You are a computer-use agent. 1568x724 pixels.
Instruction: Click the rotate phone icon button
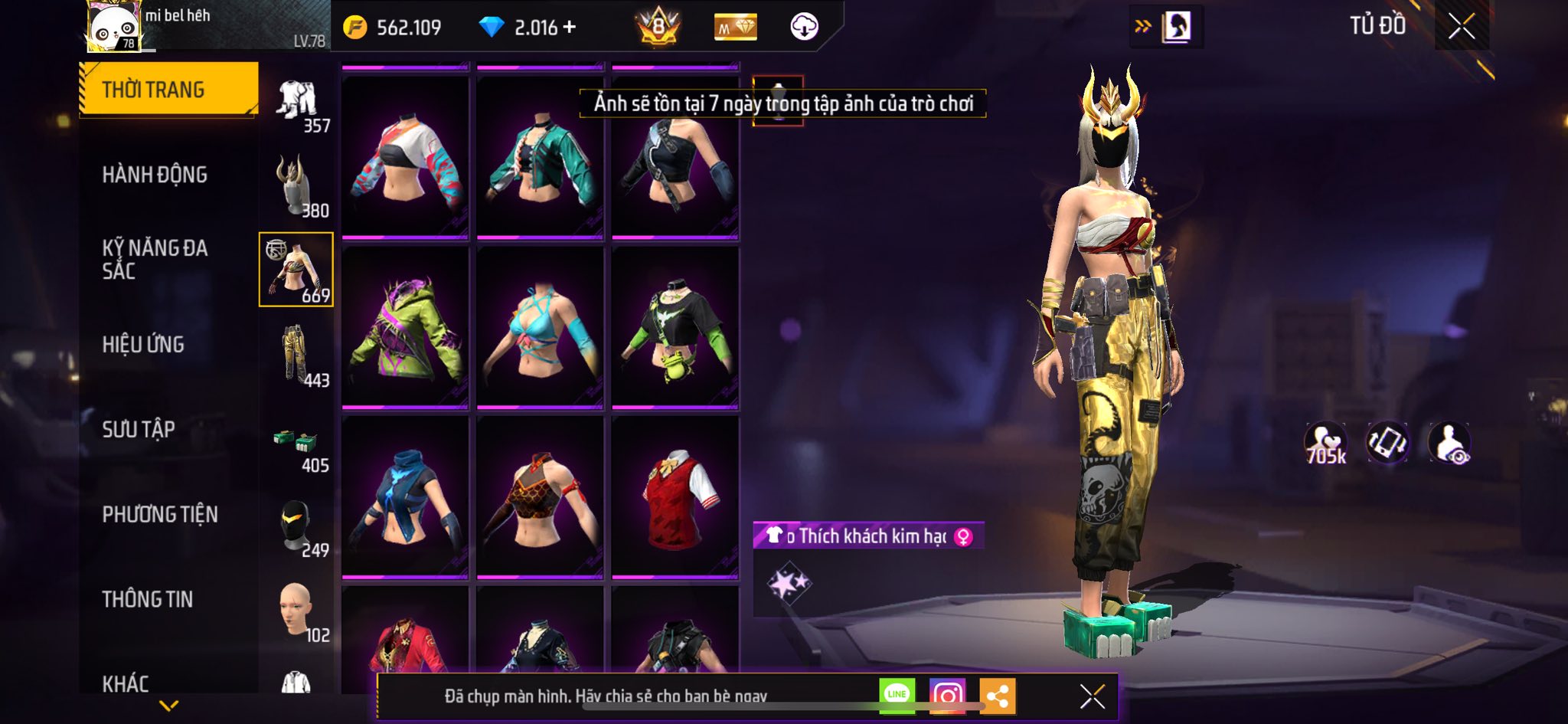[x=1387, y=443]
